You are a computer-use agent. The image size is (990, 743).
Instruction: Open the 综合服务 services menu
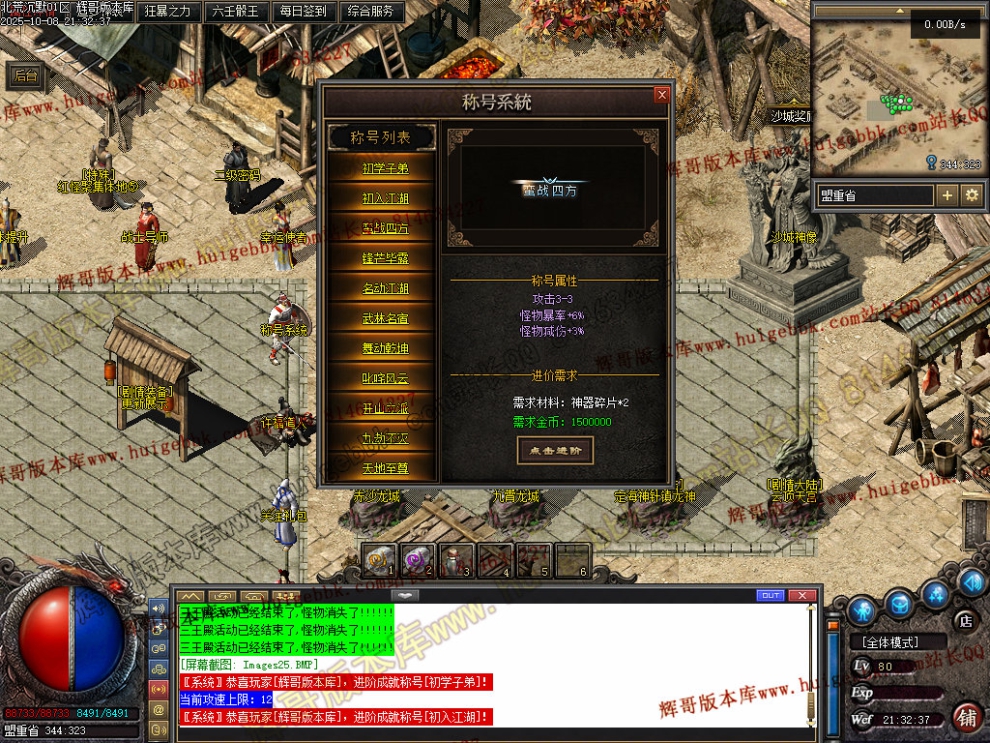(x=371, y=12)
